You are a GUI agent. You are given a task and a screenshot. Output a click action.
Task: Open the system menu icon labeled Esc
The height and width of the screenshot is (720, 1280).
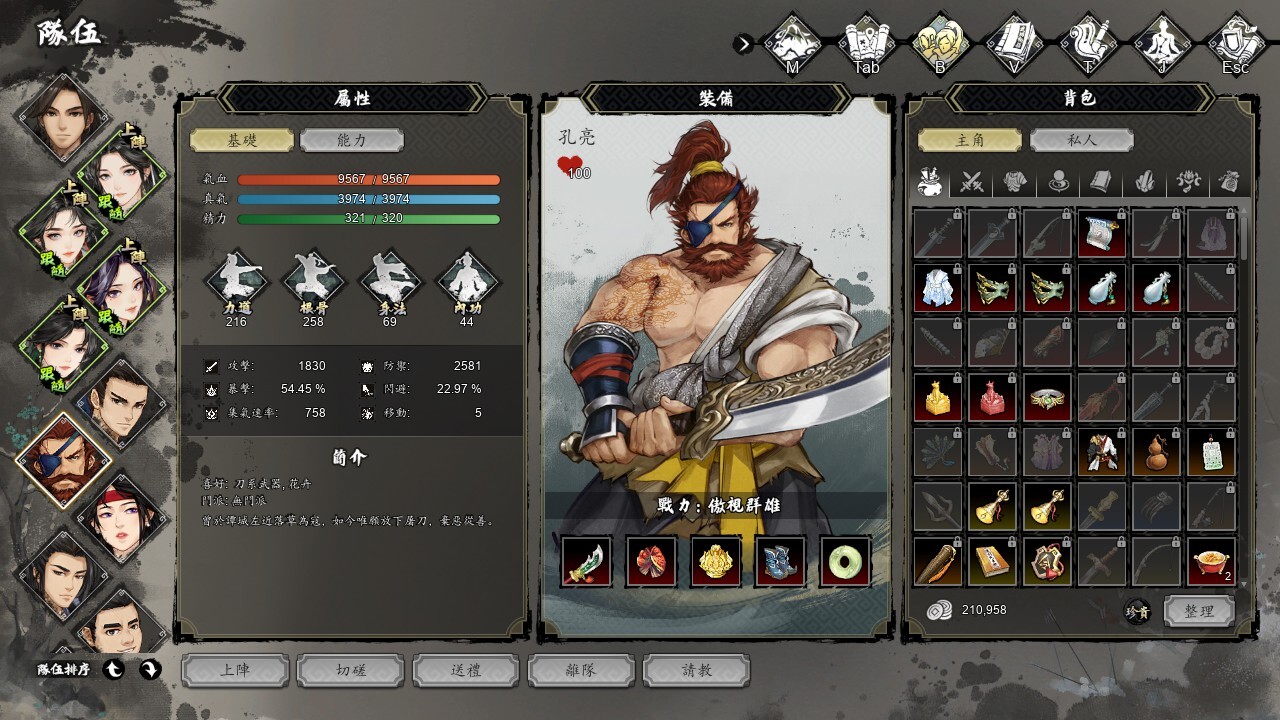click(1236, 43)
